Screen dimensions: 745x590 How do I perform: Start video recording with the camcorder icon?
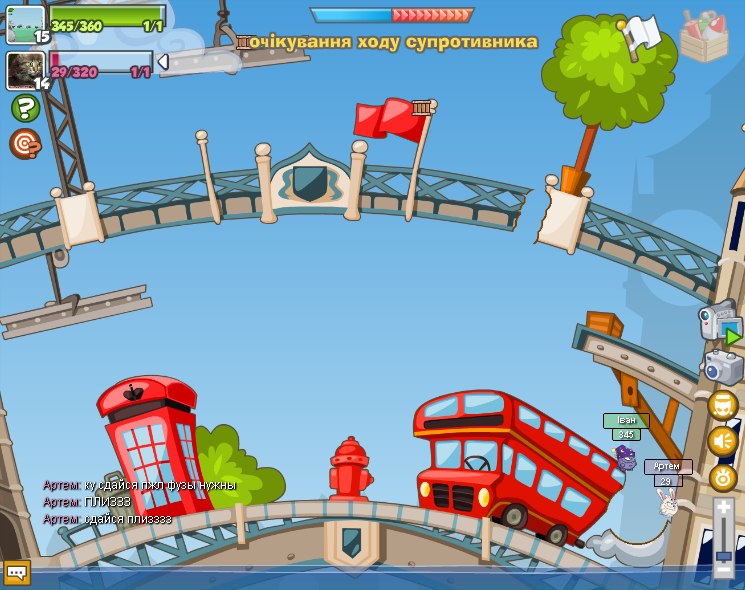tap(719, 323)
